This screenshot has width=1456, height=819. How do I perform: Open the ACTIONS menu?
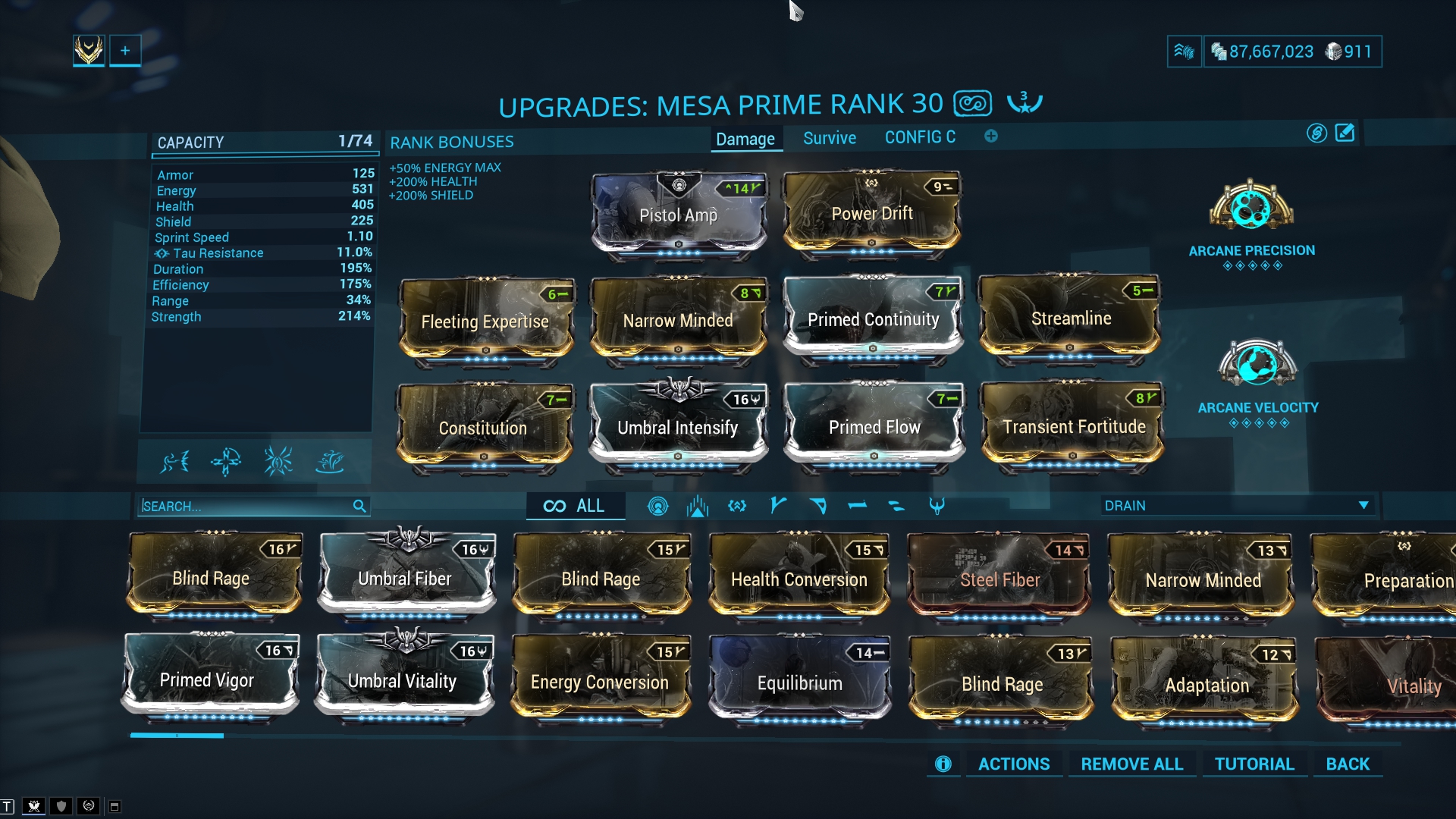point(1013,764)
